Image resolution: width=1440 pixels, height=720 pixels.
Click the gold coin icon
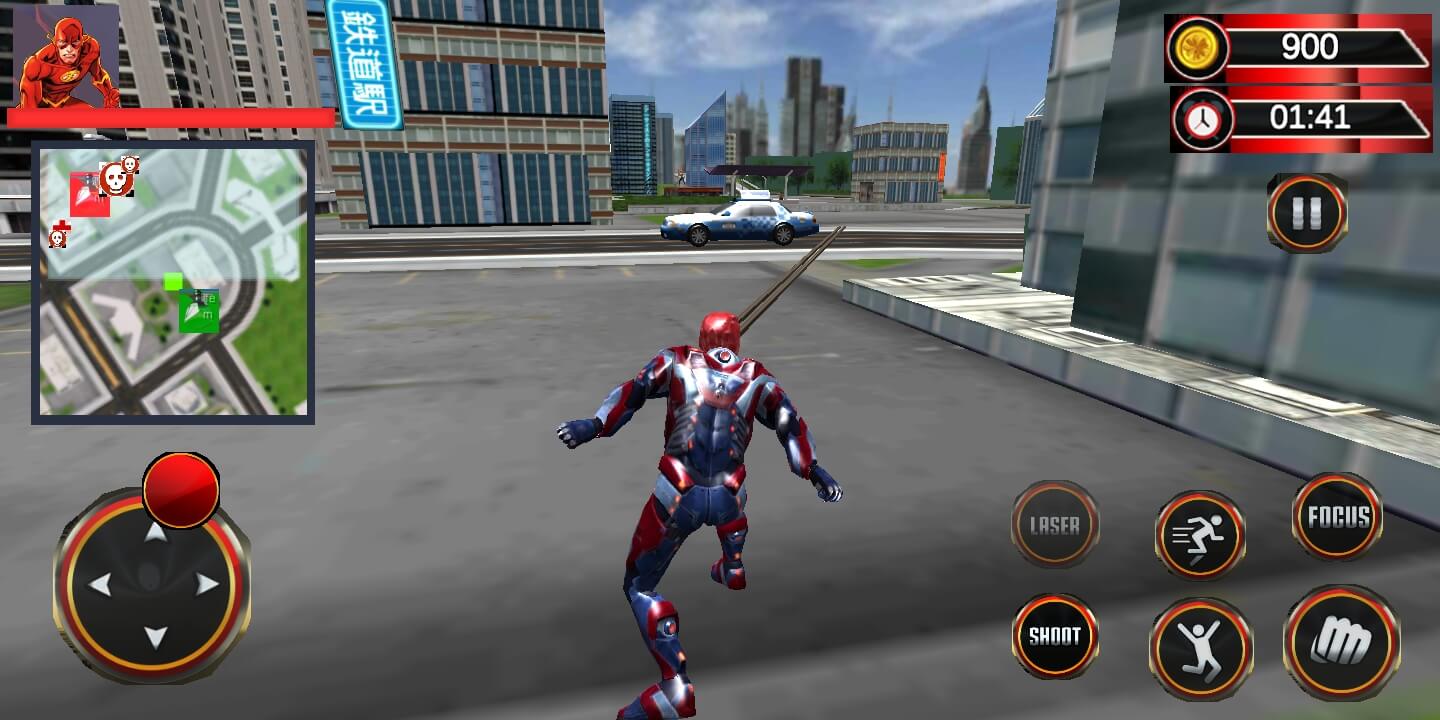[1197, 48]
